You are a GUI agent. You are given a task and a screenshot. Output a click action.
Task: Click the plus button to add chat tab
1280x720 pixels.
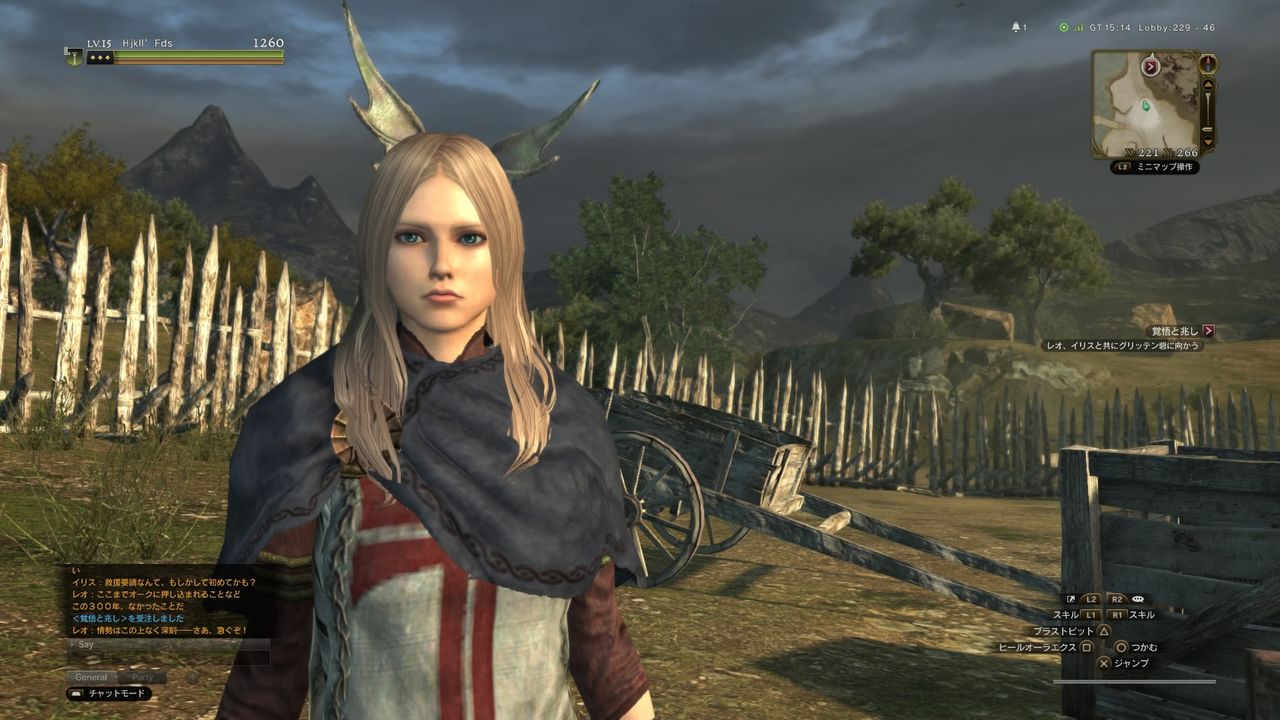point(192,677)
